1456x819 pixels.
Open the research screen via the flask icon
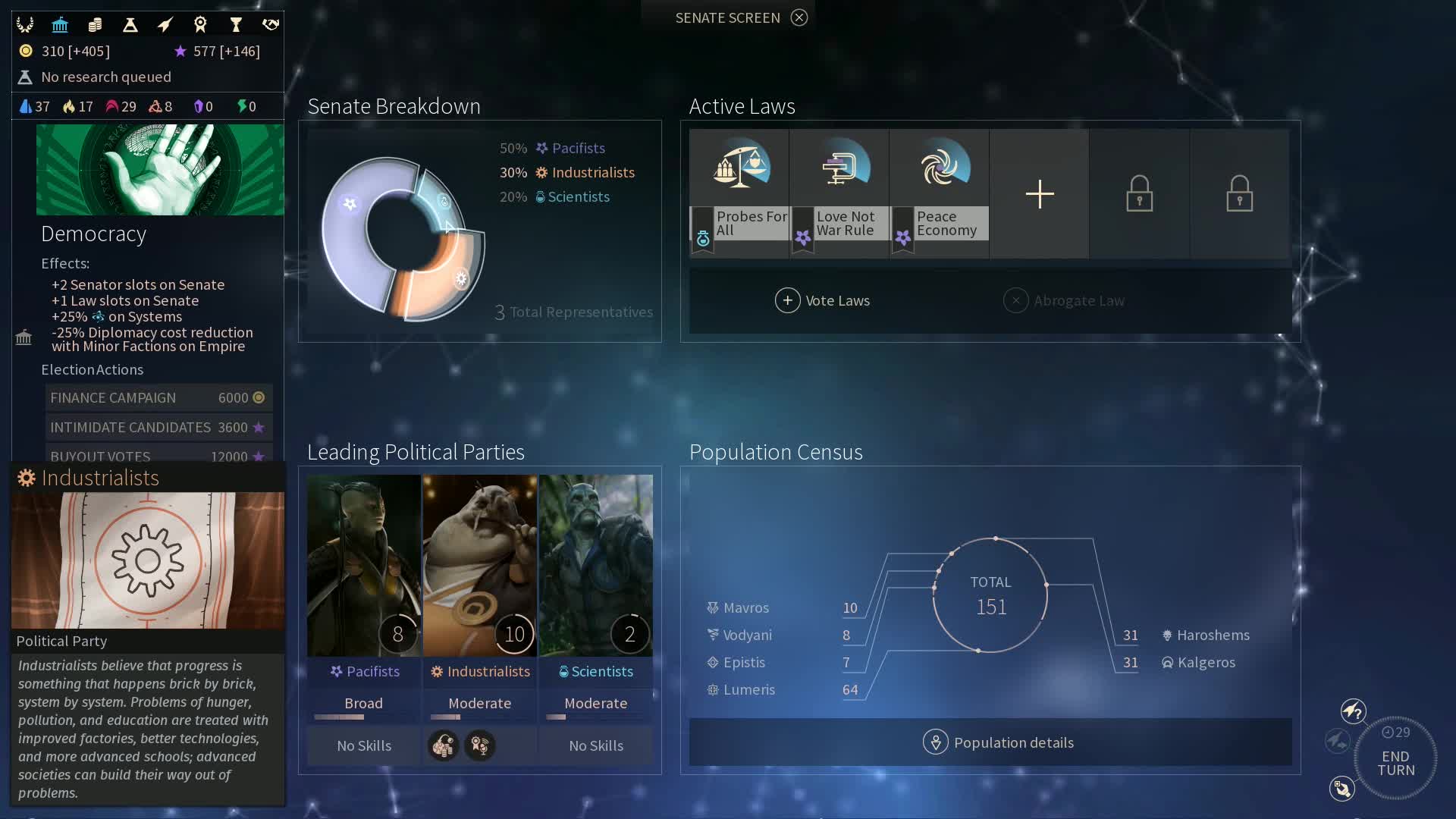[x=130, y=24]
